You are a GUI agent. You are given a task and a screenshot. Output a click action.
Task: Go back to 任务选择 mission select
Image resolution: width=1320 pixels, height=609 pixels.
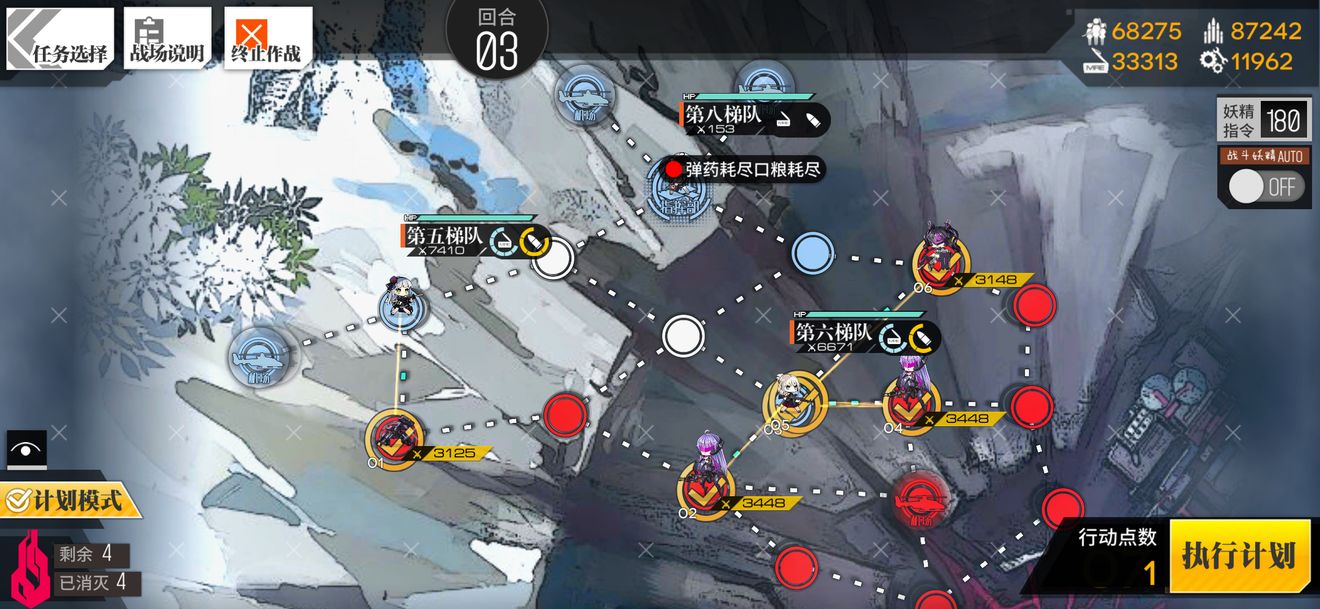coord(60,40)
